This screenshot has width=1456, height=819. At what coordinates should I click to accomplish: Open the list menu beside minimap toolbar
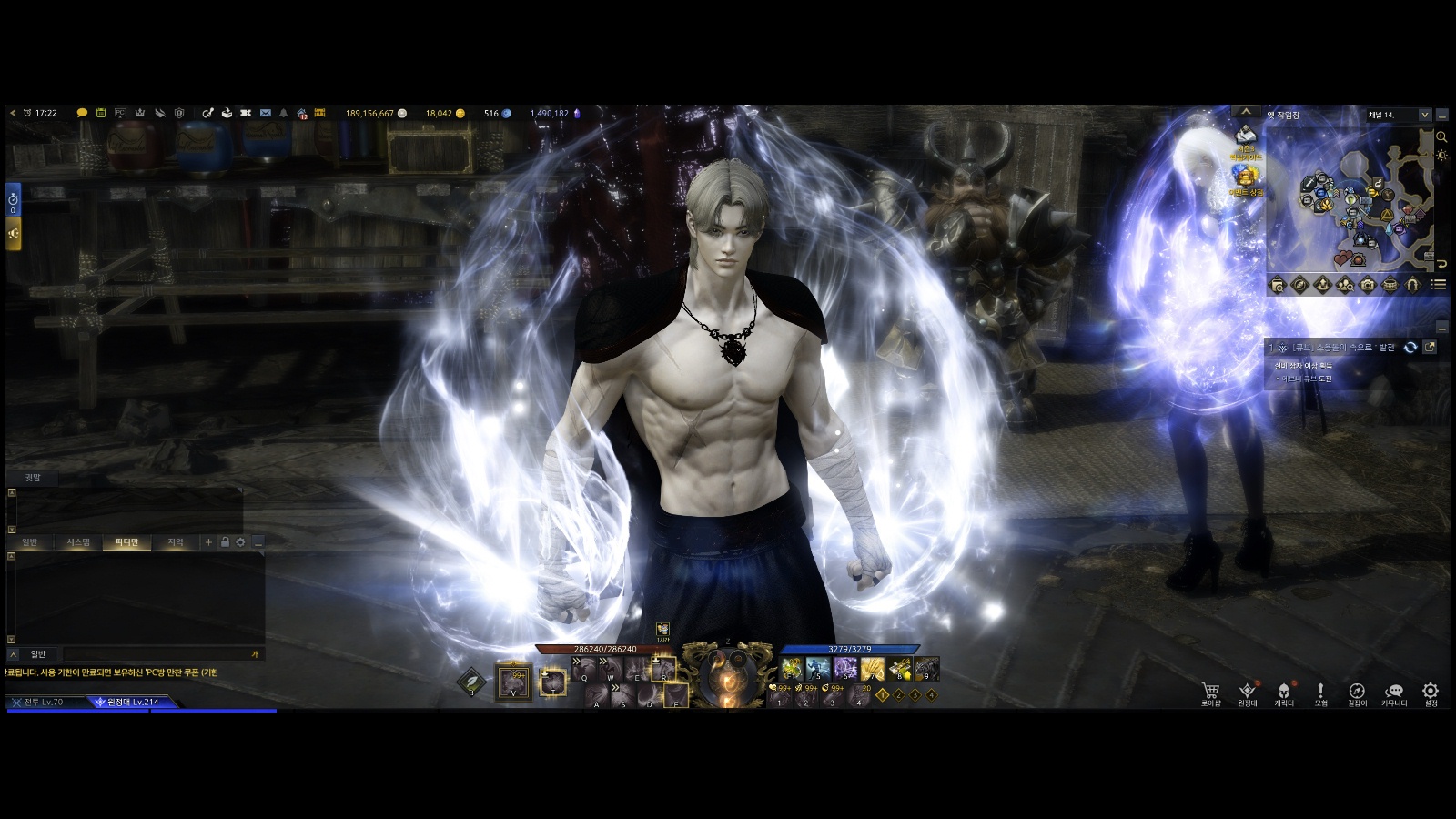click(1439, 285)
